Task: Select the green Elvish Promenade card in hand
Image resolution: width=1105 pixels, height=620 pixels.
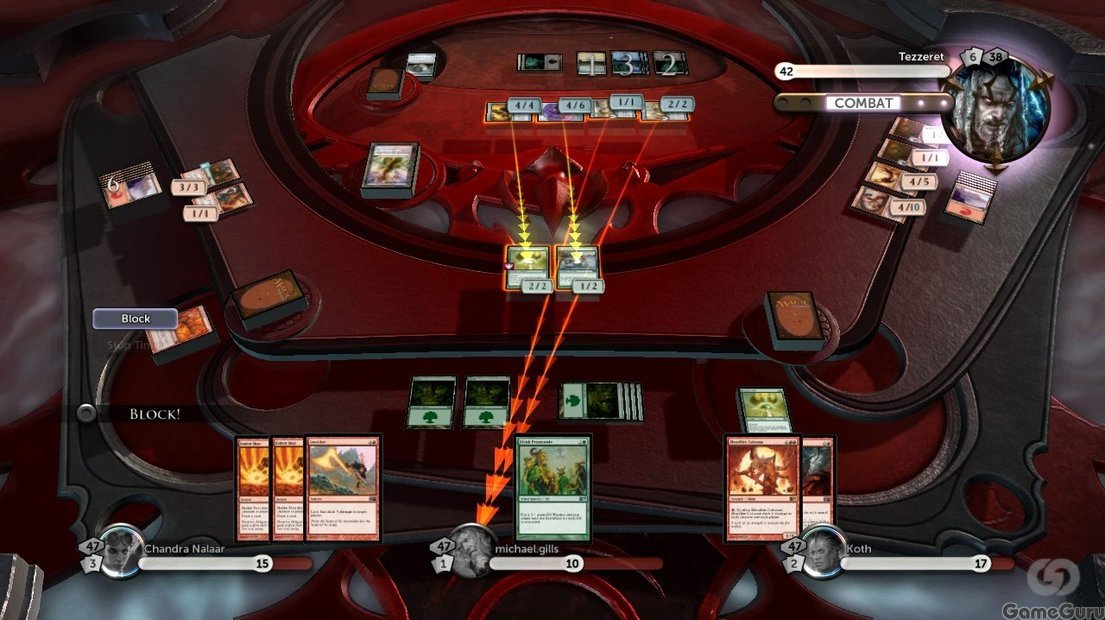Action: pos(553,487)
